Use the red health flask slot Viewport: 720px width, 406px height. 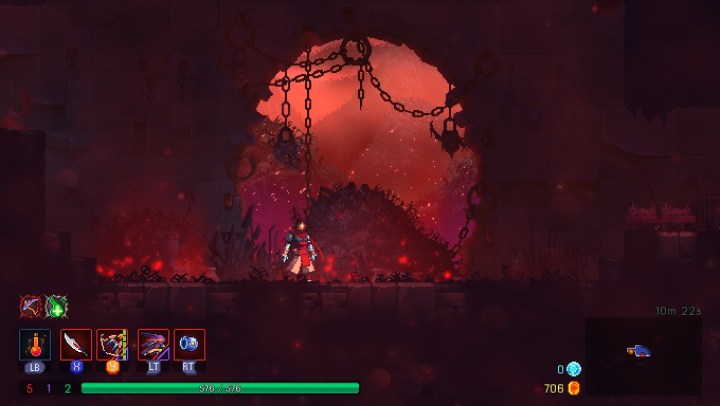[x=35, y=344]
